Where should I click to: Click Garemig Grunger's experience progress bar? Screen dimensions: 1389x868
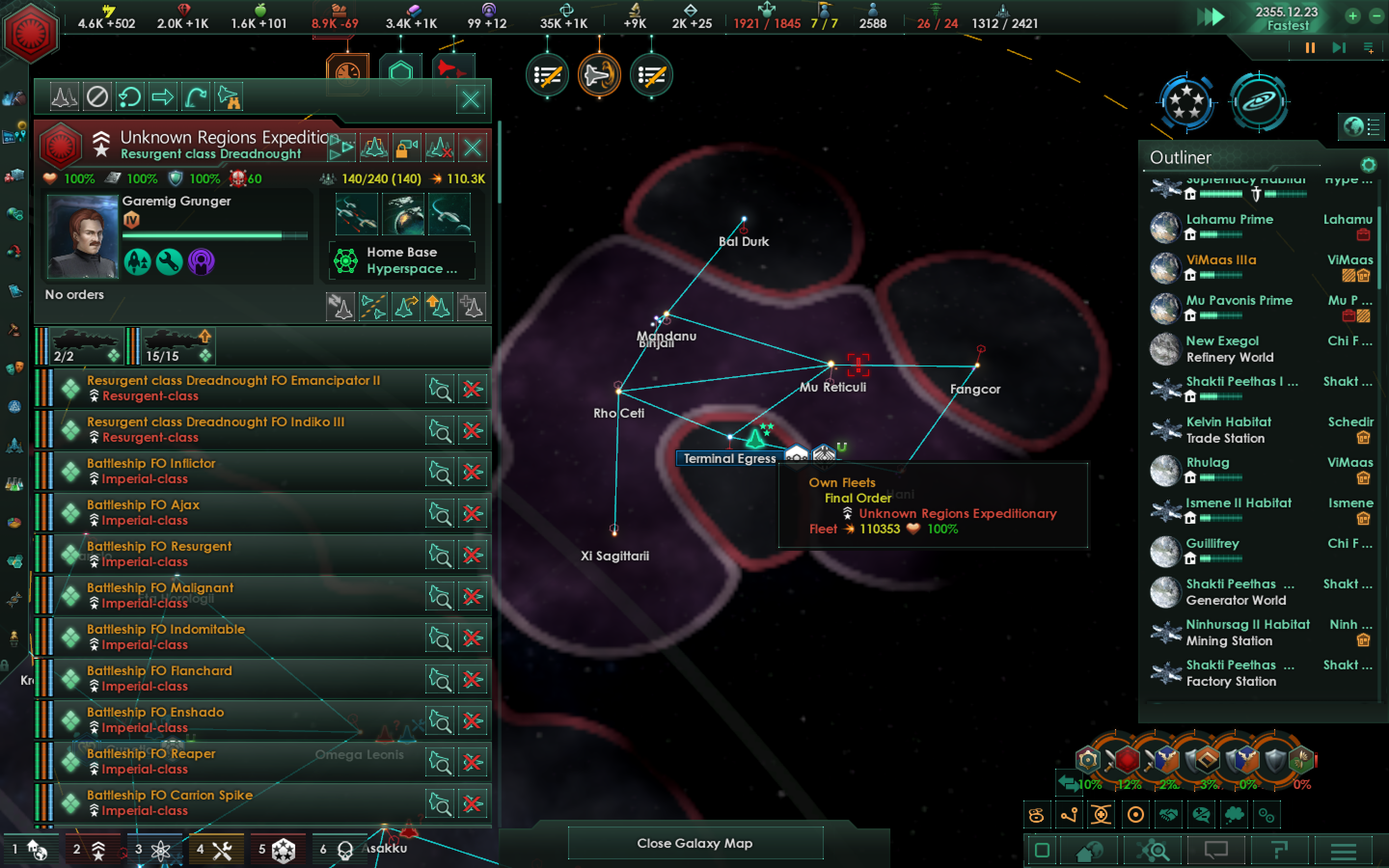click(212, 235)
